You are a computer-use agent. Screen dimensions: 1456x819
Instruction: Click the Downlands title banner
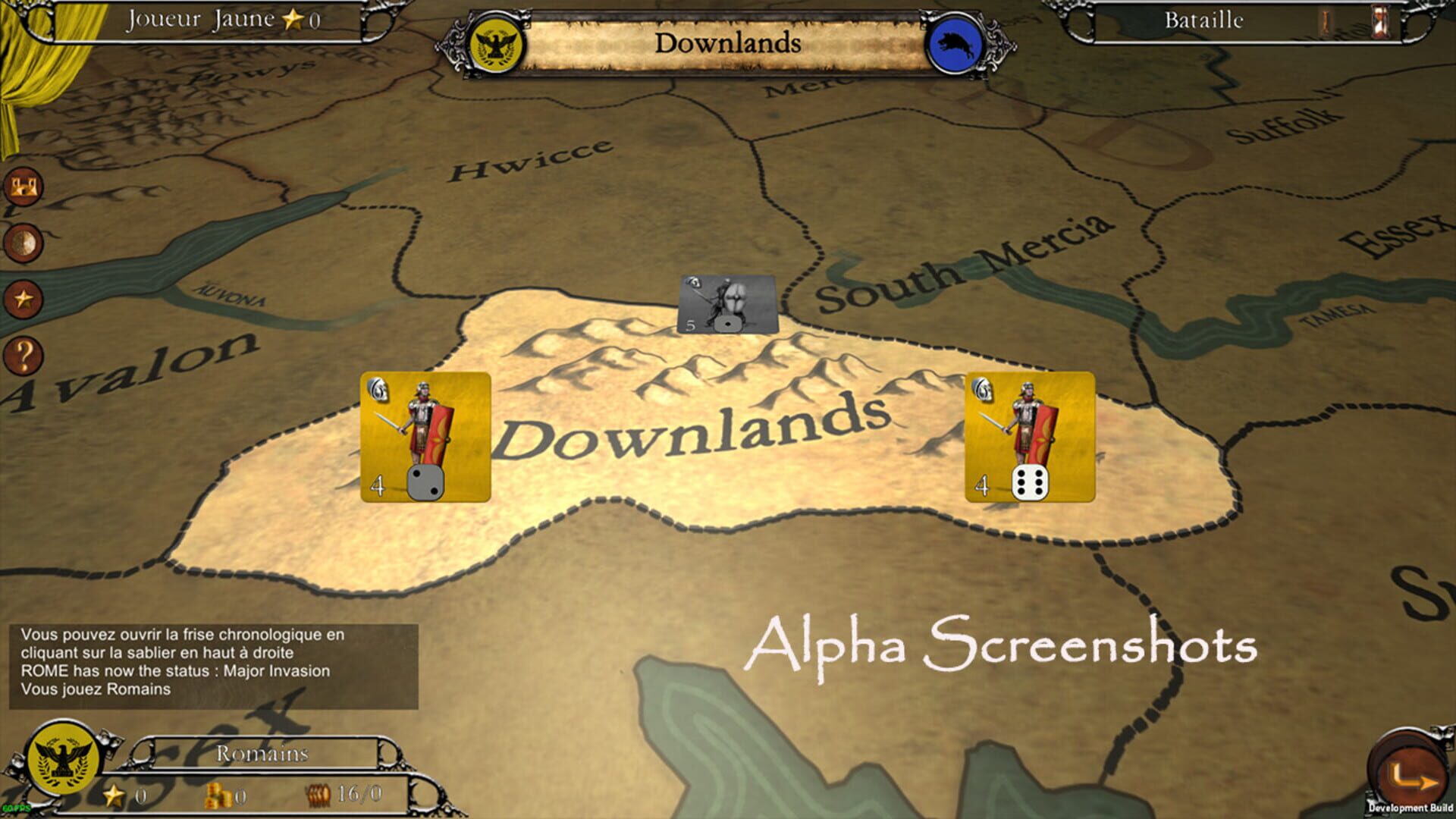(728, 44)
